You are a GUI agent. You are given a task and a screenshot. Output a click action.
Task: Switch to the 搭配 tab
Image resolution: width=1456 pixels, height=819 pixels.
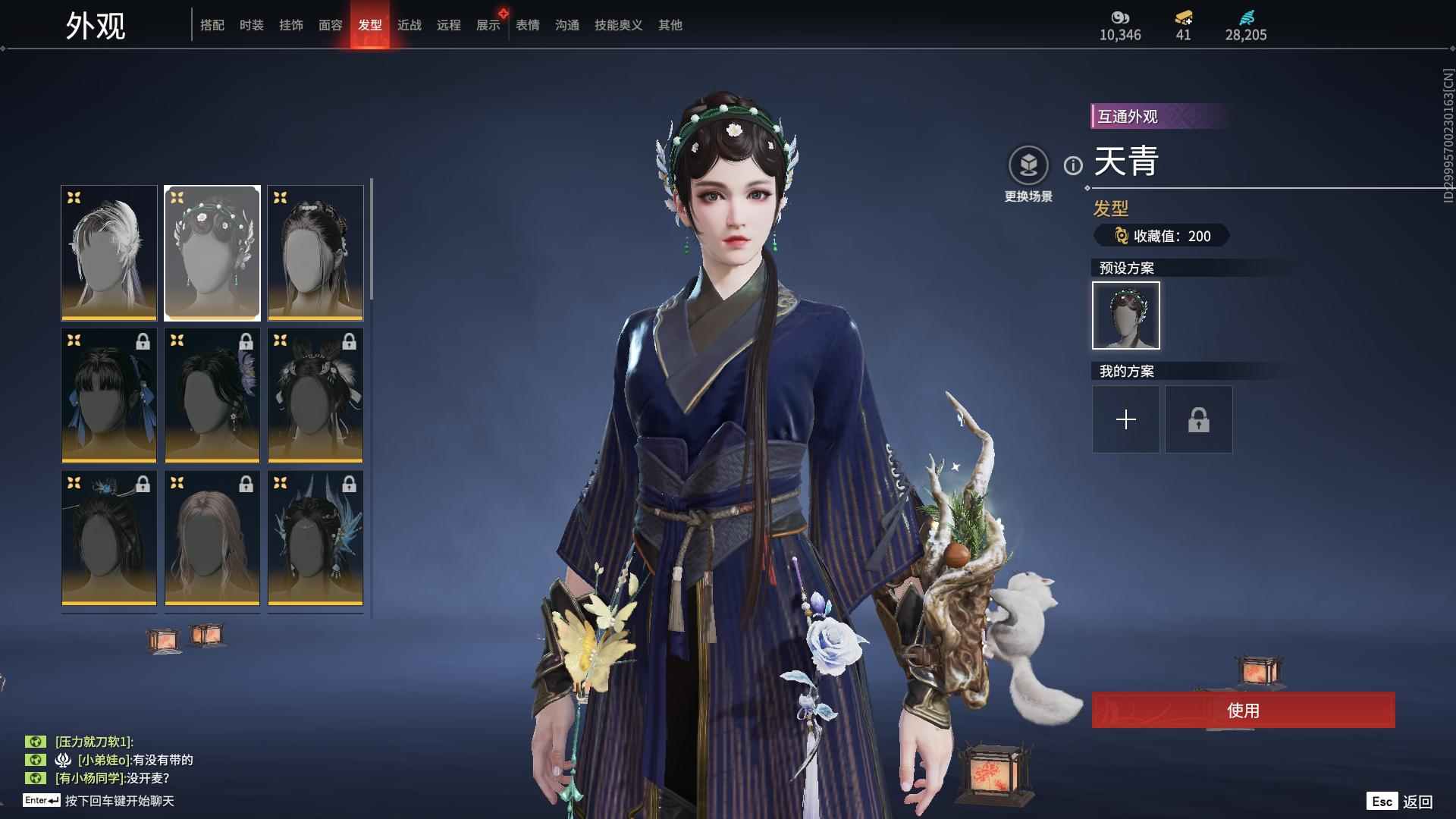pyautogui.click(x=212, y=25)
